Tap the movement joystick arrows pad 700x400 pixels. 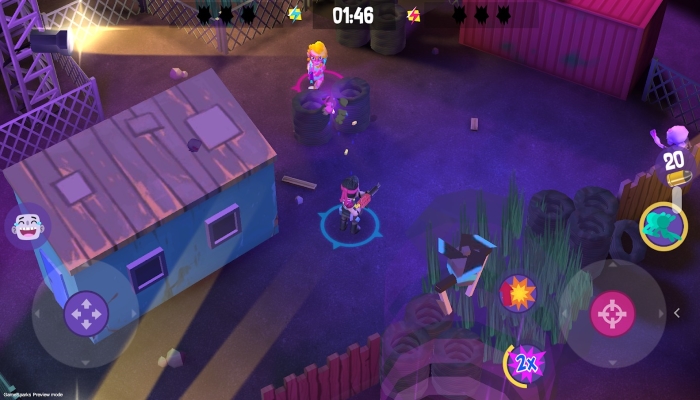pyautogui.click(x=86, y=313)
